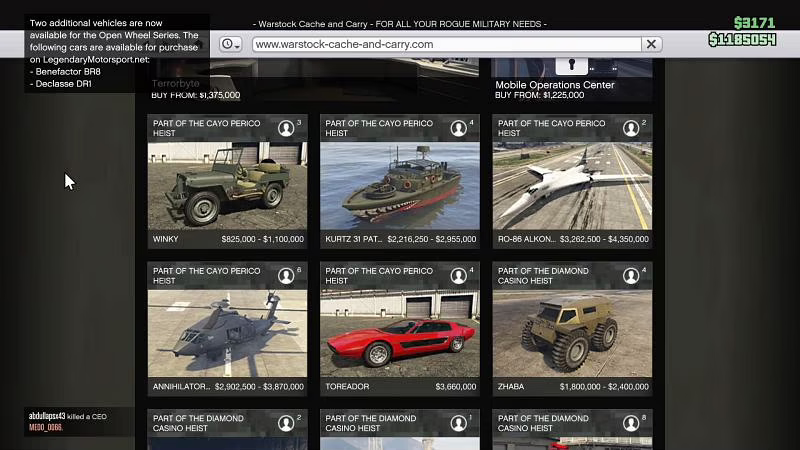View the Annihilator helicopter listing
This screenshot has width=800, height=450.
click(x=227, y=332)
